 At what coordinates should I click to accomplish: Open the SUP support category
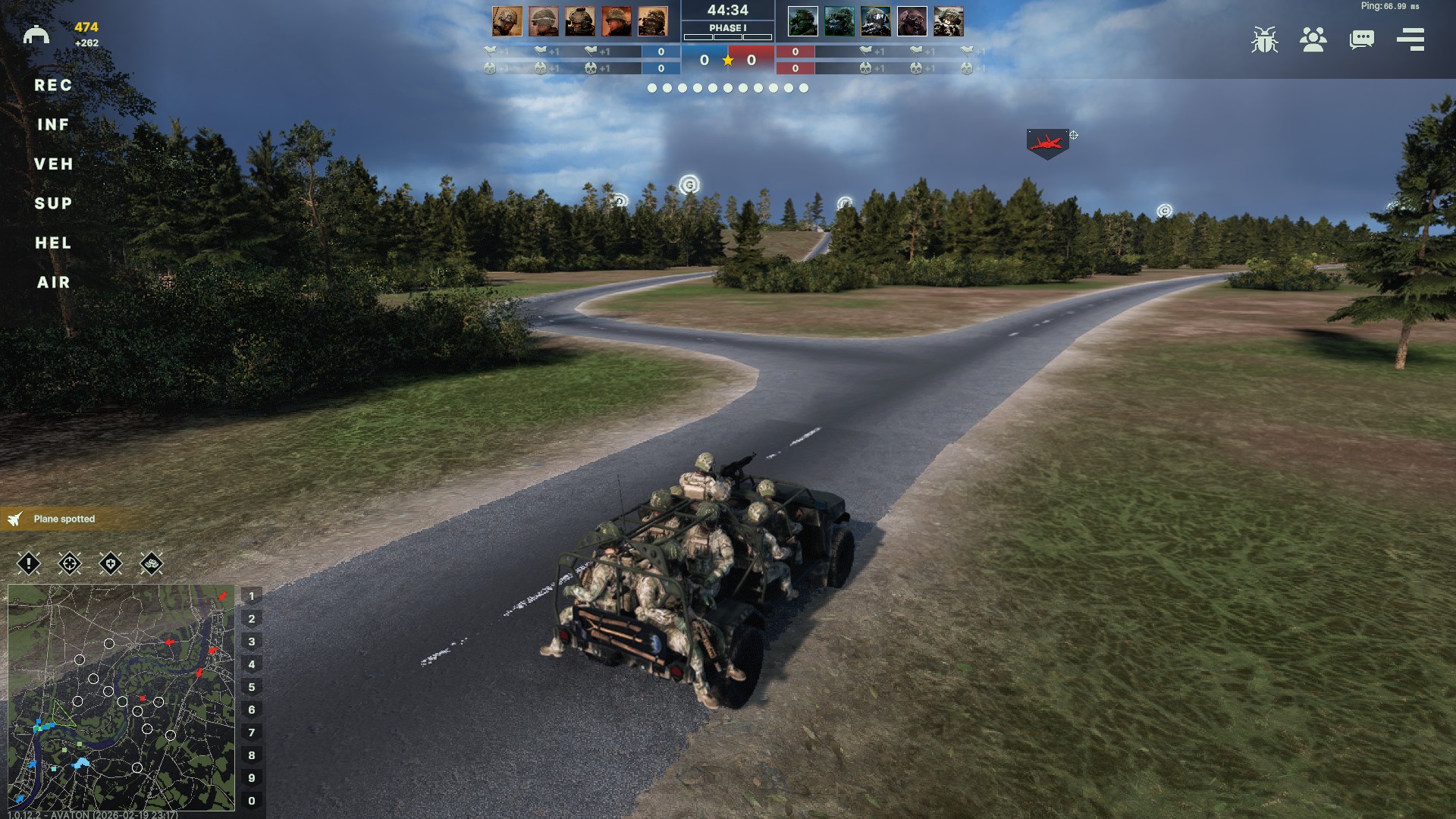tap(53, 204)
